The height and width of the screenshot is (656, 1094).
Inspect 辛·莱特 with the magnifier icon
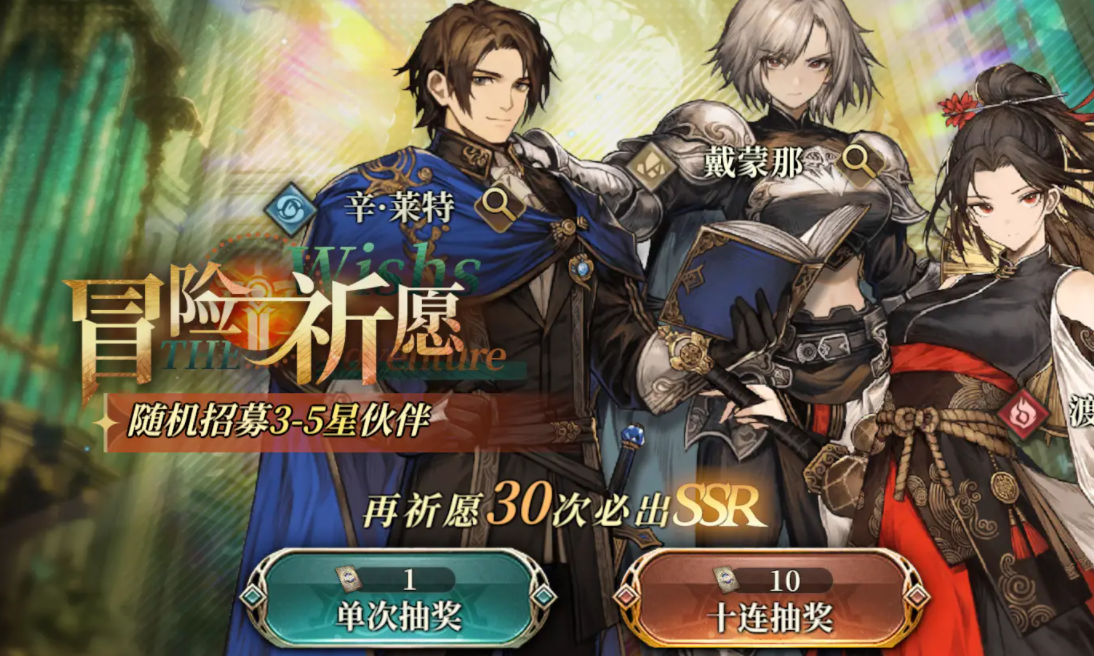[495, 205]
